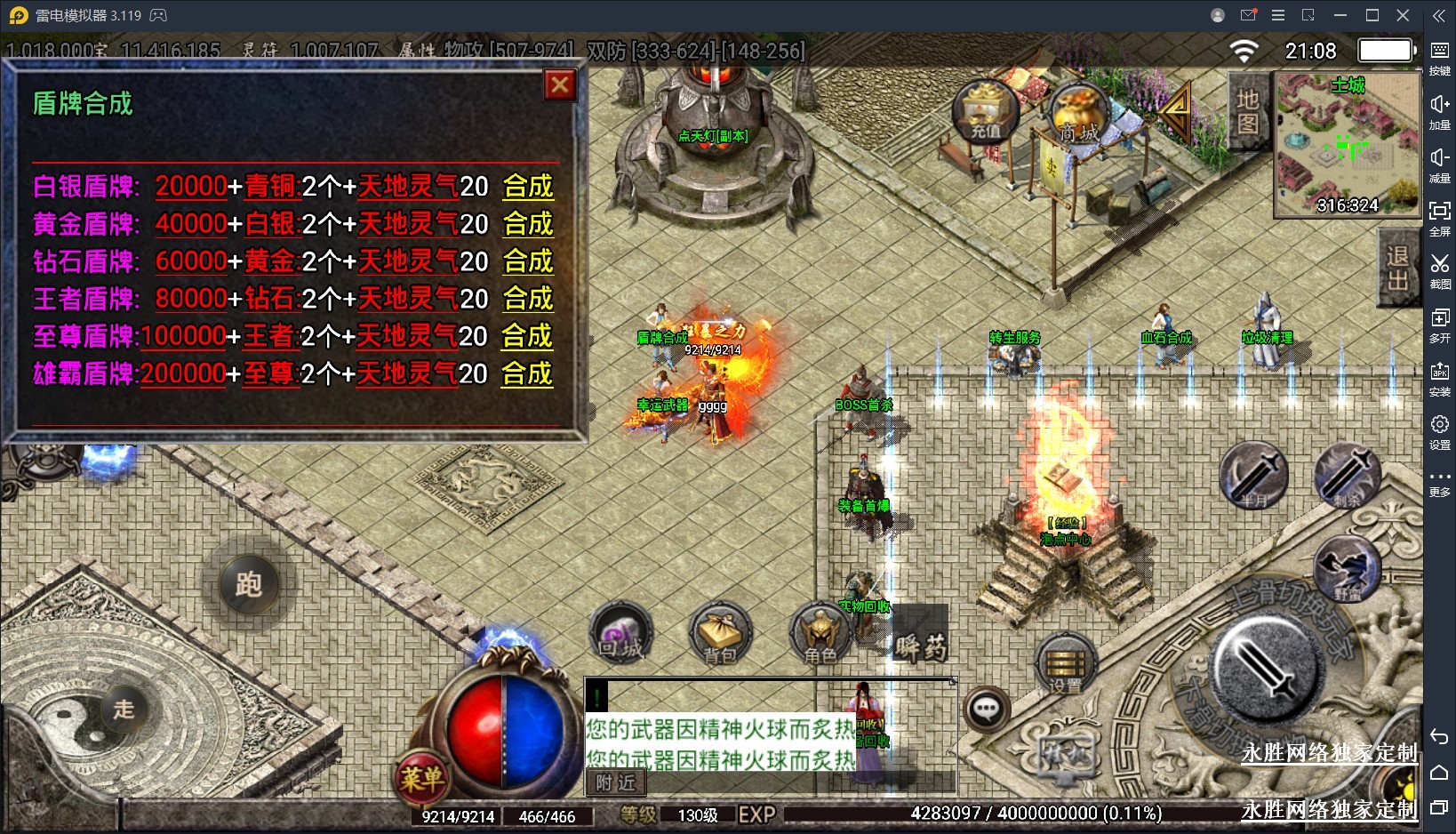Craft the 王者盾牌 via its 合成 link

[x=528, y=299]
